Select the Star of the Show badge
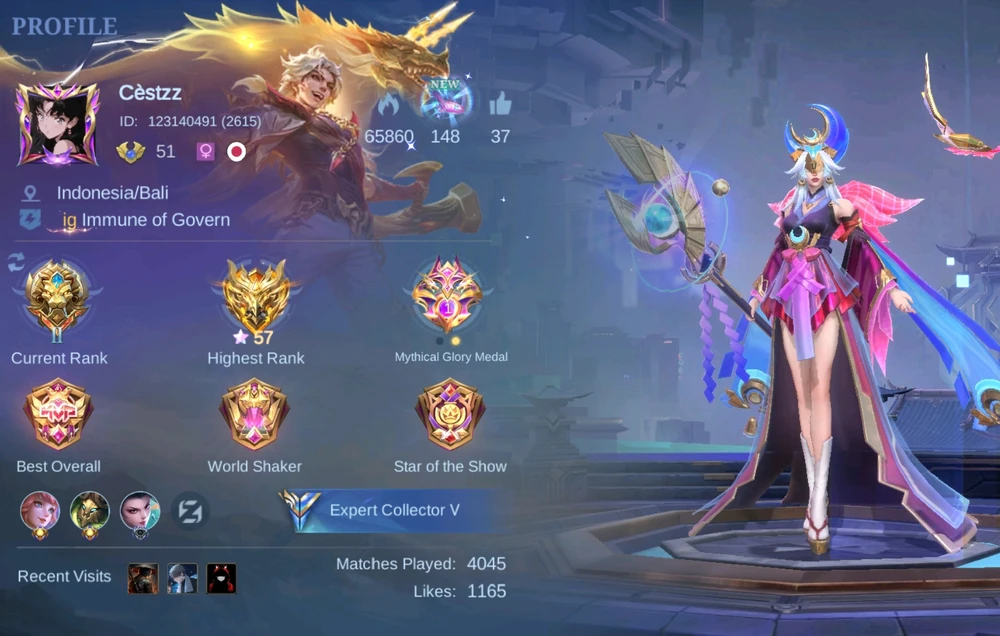 (x=450, y=415)
